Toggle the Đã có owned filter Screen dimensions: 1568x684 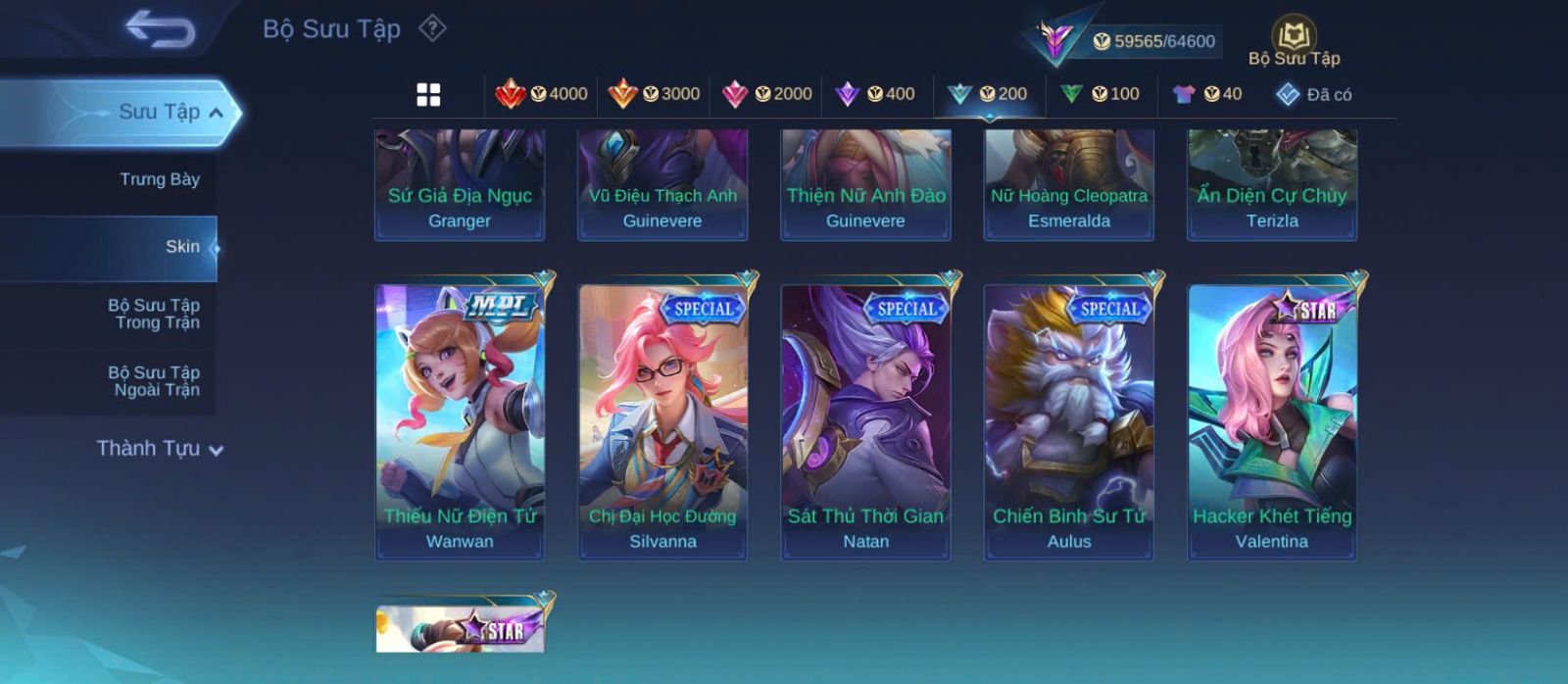click(1313, 94)
